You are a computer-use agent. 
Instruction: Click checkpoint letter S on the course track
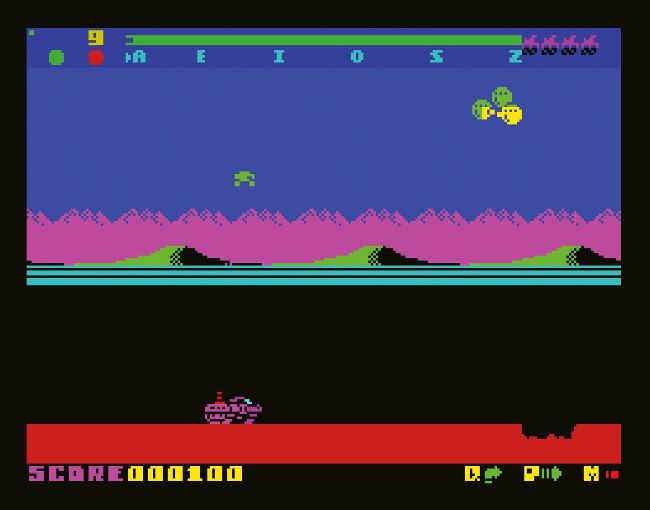436,57
